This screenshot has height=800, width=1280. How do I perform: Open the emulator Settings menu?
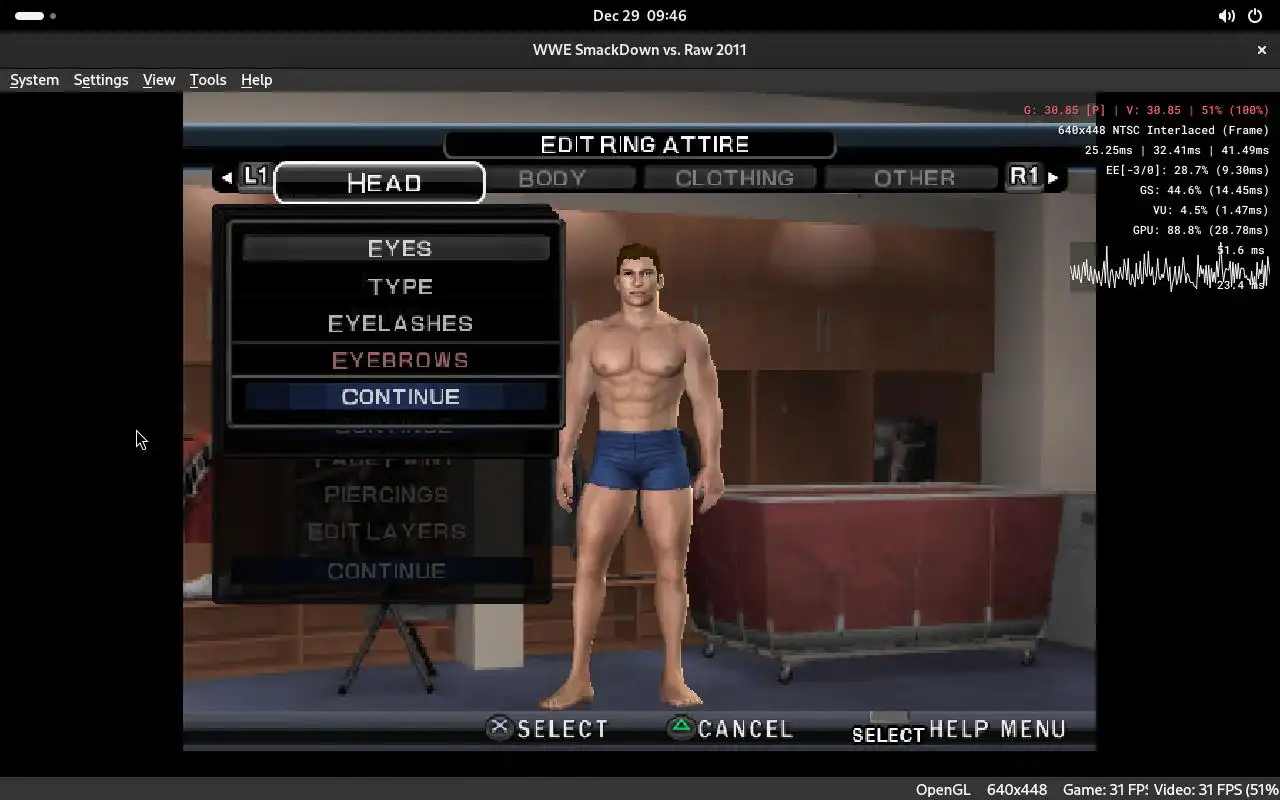pyautogui.click(x=101, y=80)
